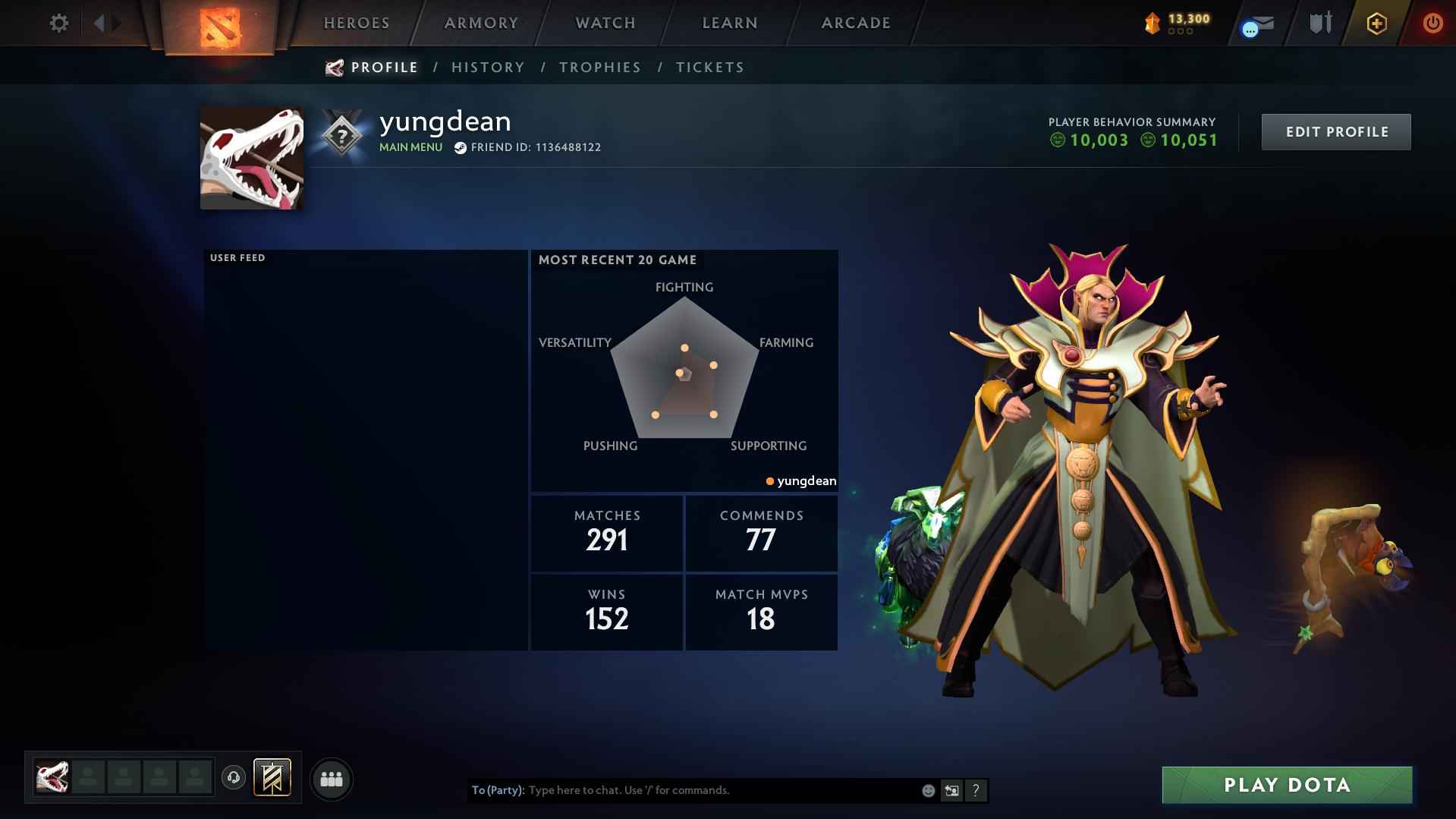Click the screenshot share icon next to chat
Screen dimensions: 1456x819
point(951,790)
